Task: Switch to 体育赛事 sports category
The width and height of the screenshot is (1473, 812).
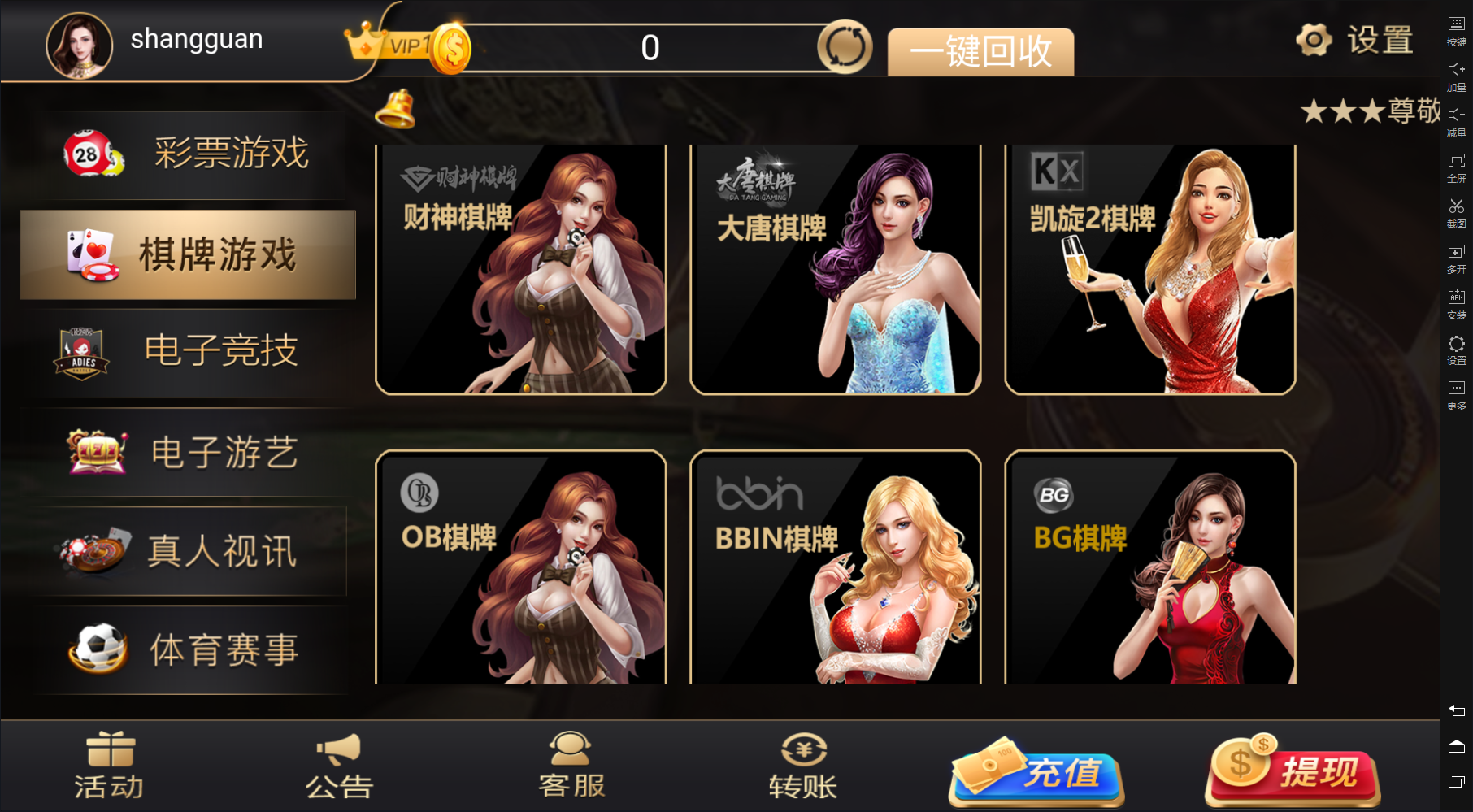Action: point(189,650)
